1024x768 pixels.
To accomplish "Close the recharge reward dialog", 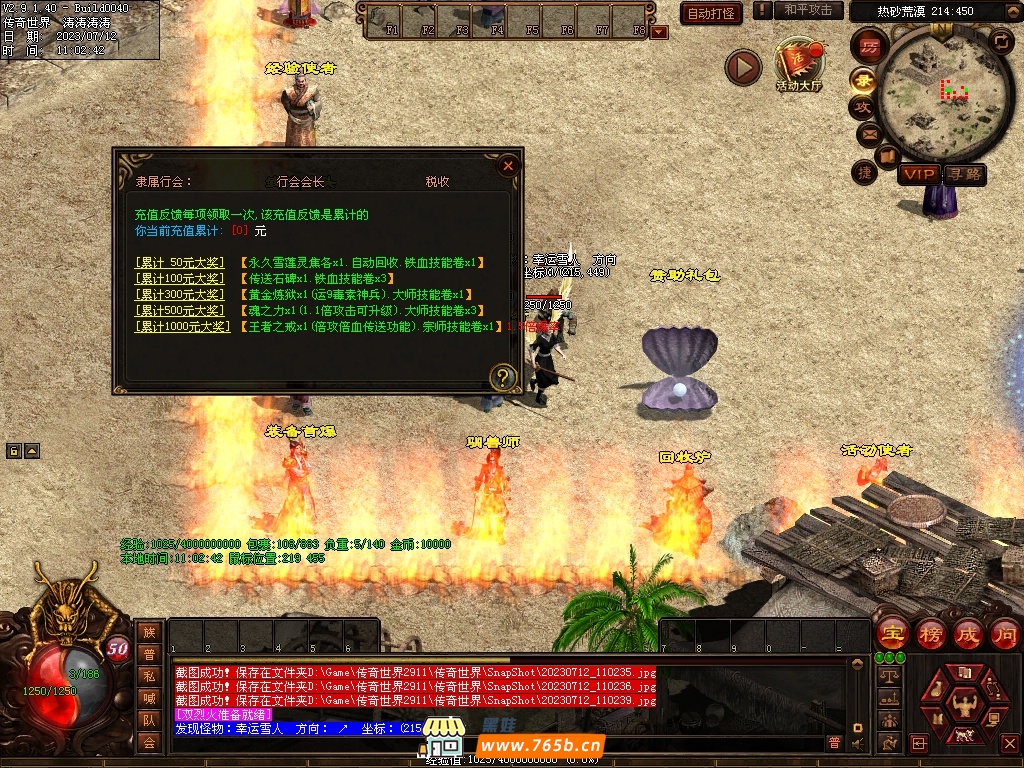I will click(x=508, y=166).
